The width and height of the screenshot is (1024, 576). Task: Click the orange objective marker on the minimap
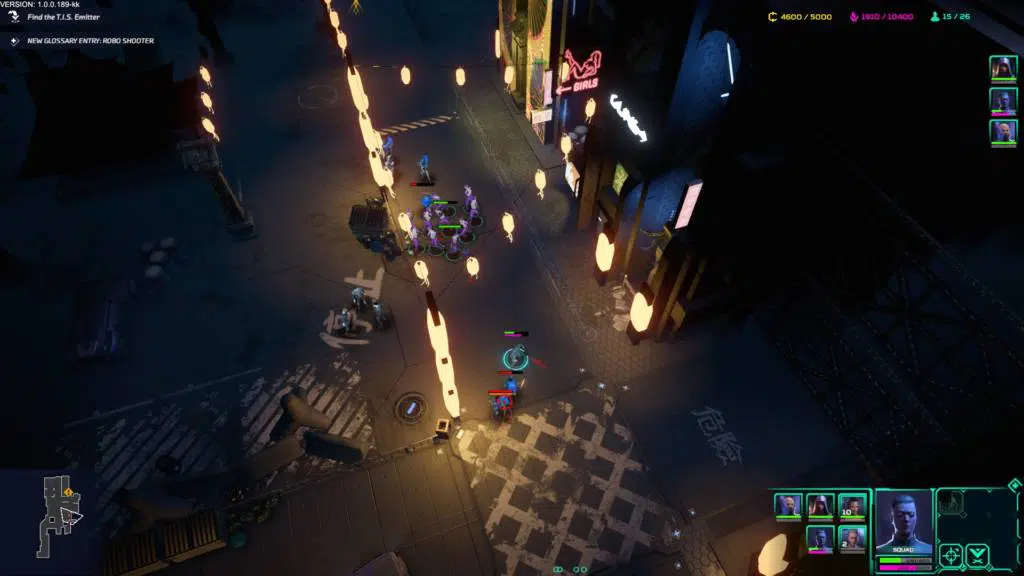click(68, 492)
